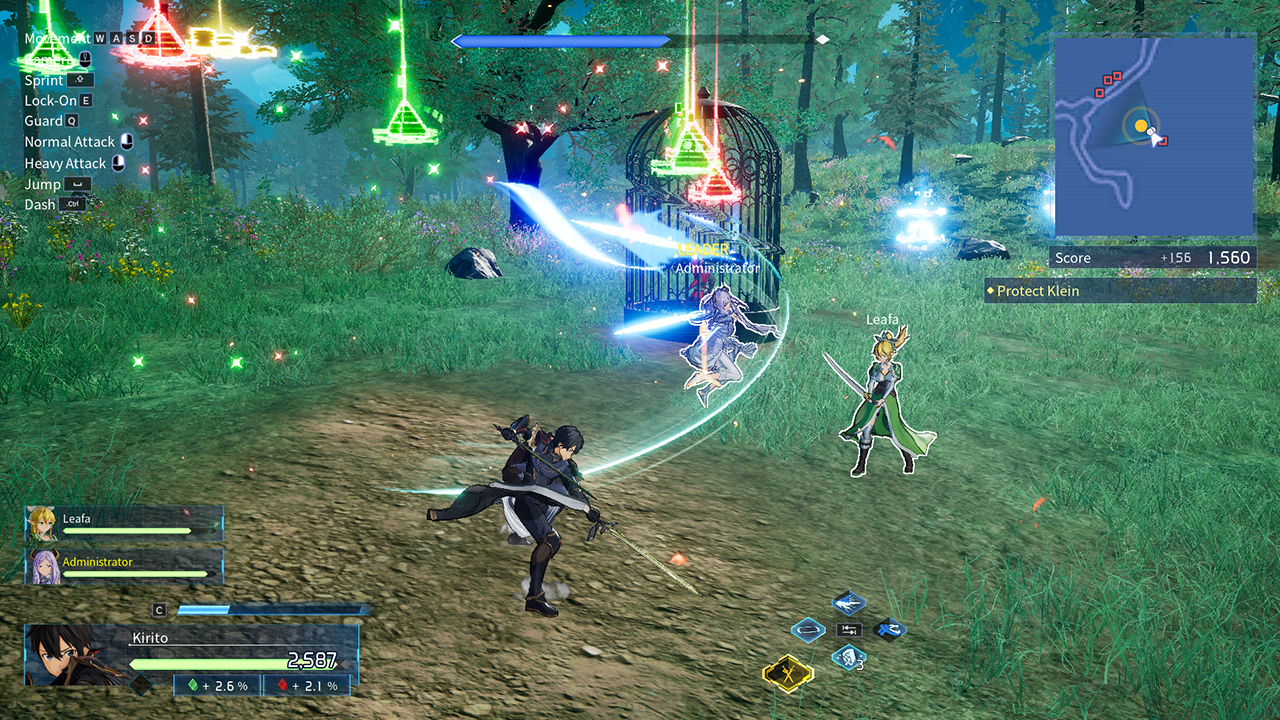Image resolution: width=1280 pixels, height=720 pixels.
Task: Trigger the spinning ring skill icon
Action: [808, 630]
